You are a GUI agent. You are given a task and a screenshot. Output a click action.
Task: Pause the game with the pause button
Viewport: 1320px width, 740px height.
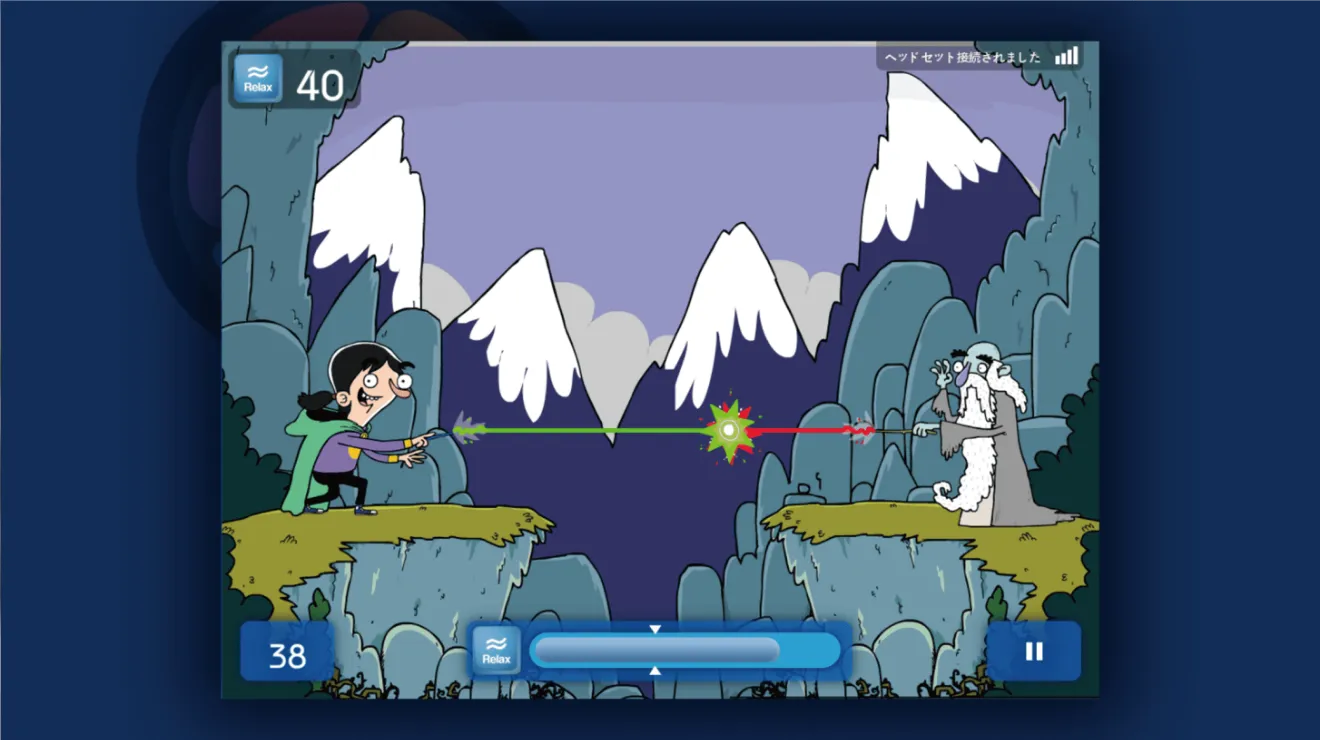click(1034, 652)
